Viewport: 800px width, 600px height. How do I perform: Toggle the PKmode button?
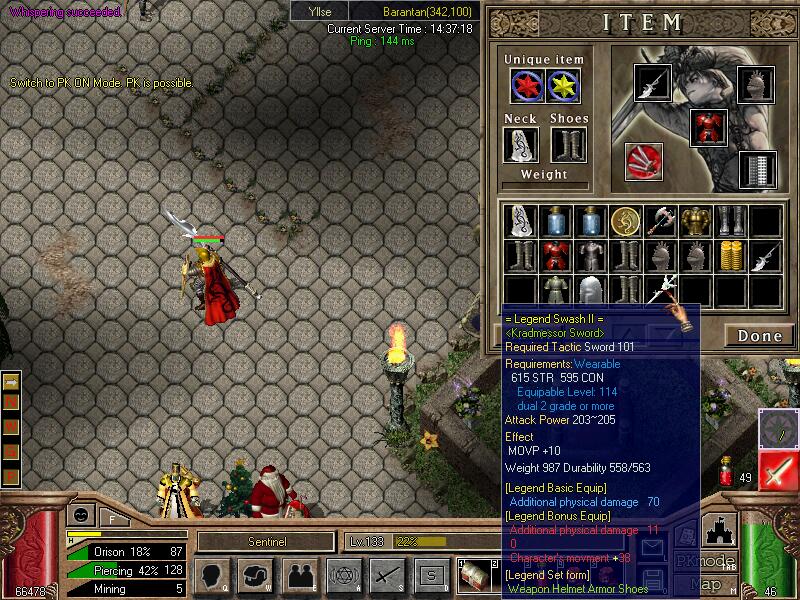pos(705,561)
